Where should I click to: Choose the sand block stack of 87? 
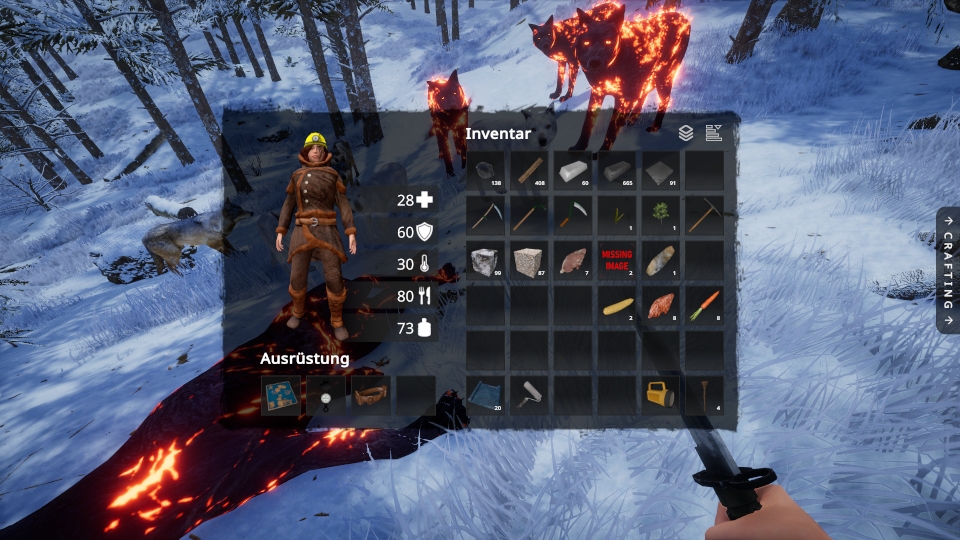click(x=530, y=260)
